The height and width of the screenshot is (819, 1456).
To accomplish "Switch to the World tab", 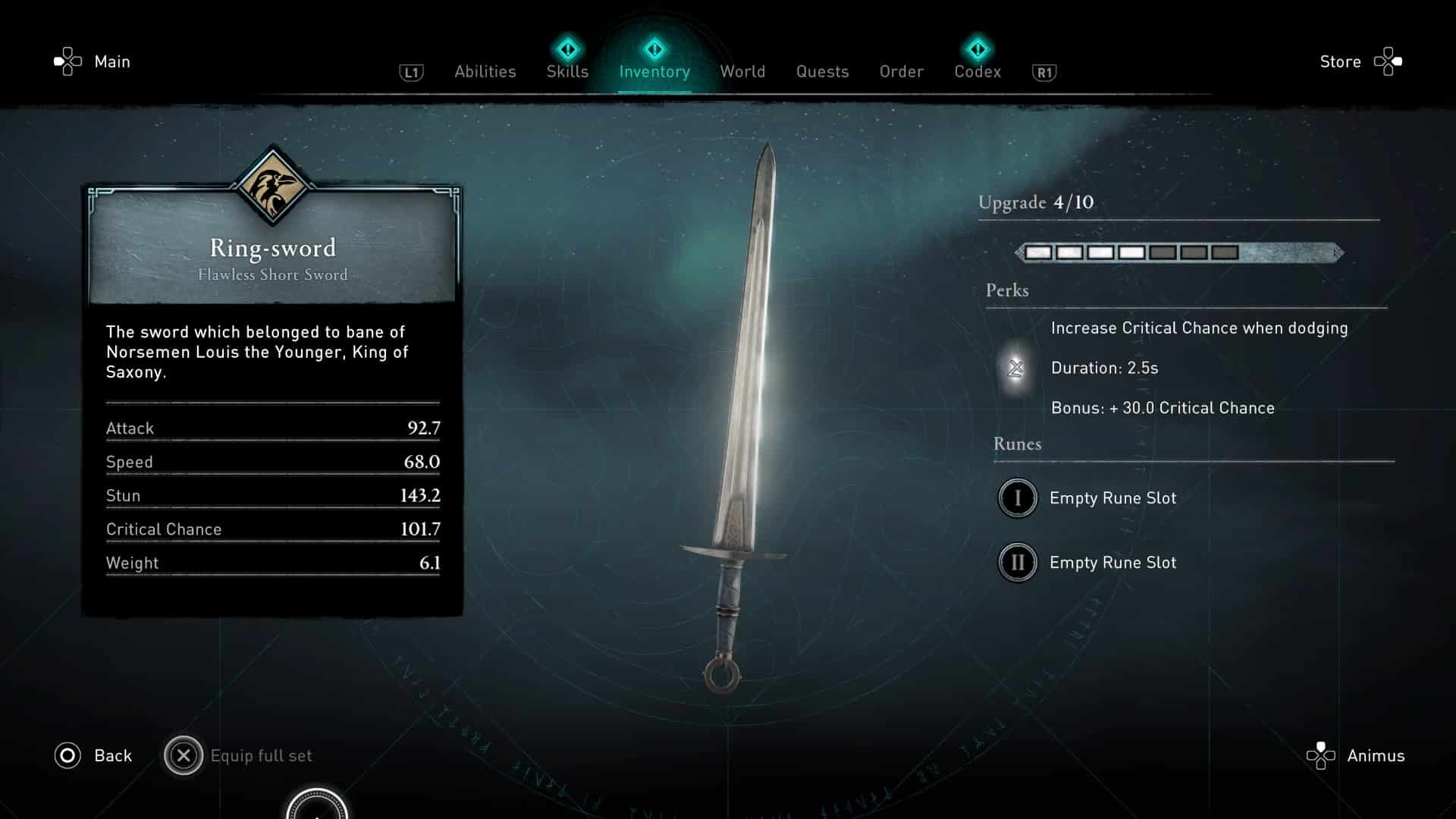I will (x=742, y=71).
